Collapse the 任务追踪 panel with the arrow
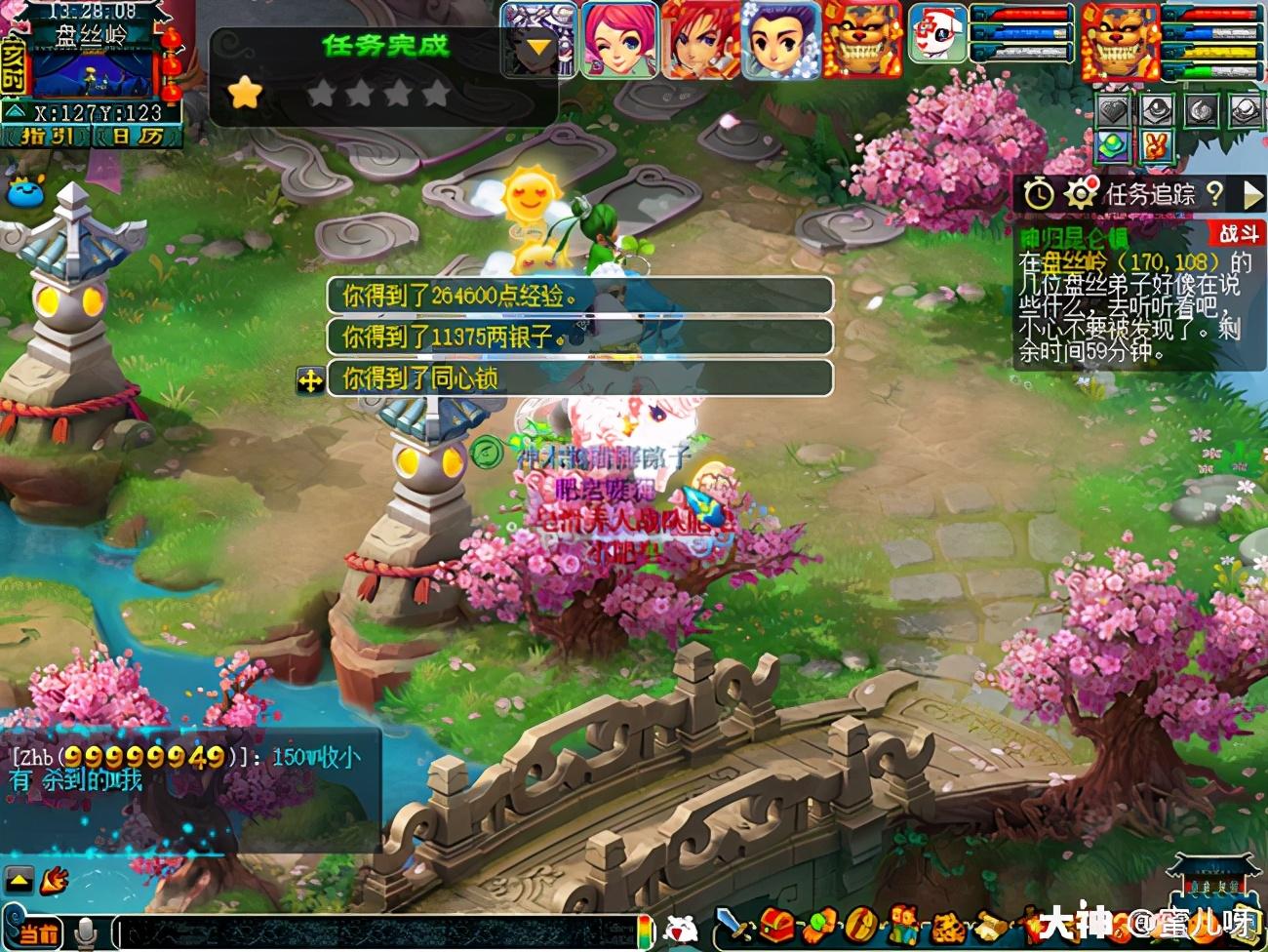The image size is (1268, 952). [x=1252, y=194]
